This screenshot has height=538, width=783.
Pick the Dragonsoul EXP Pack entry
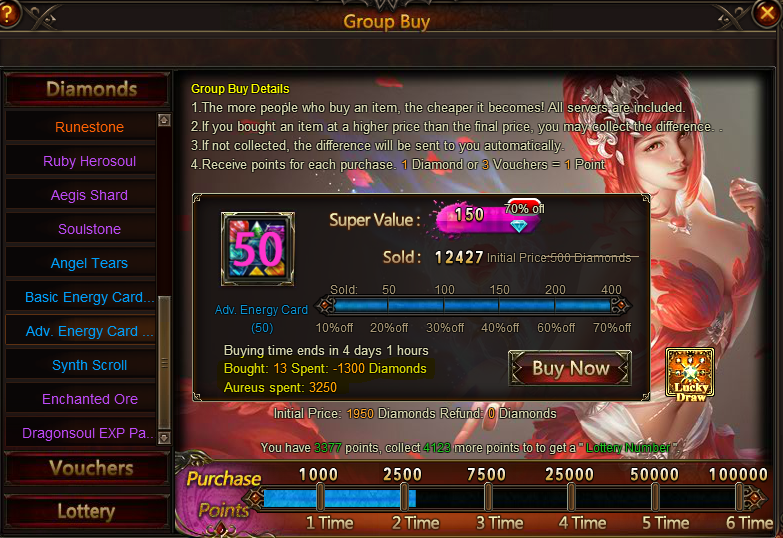(x=89, y=433)
